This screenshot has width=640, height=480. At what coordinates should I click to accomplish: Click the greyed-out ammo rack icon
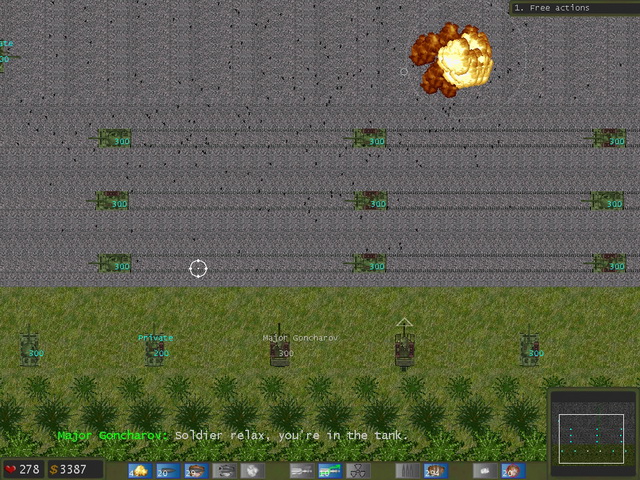coord(407,471)
